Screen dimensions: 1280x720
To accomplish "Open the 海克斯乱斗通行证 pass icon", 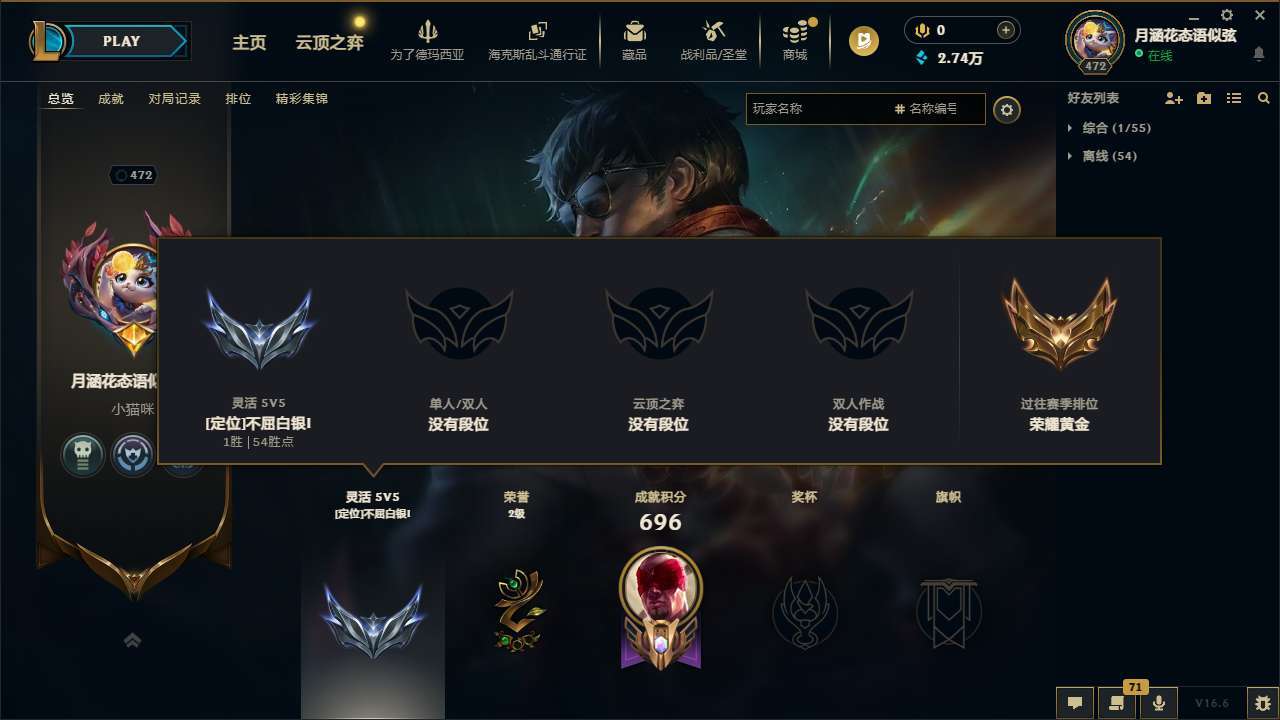I will coord(537,33).
